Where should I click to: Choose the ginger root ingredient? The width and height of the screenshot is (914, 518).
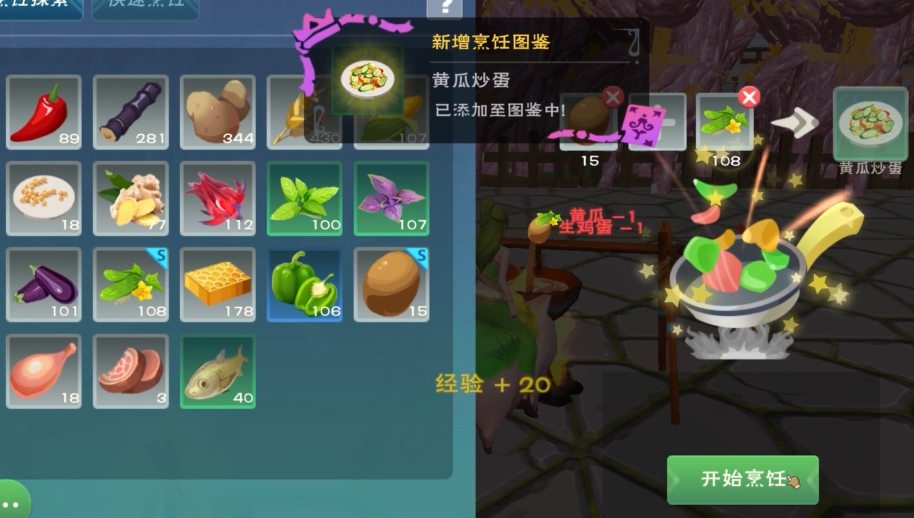click(131, 198)
